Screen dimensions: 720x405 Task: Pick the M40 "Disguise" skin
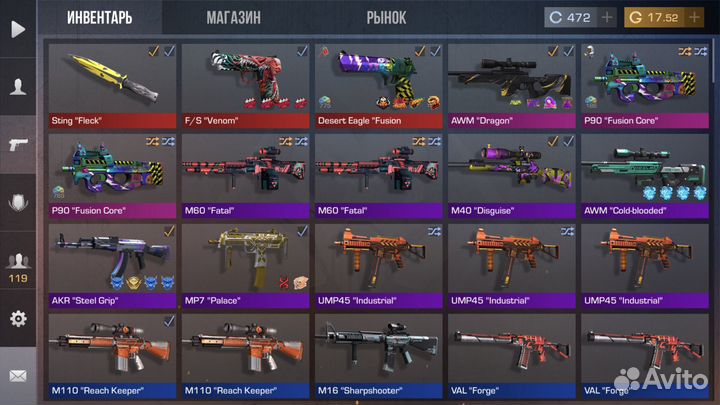click(x=511, y=175)
